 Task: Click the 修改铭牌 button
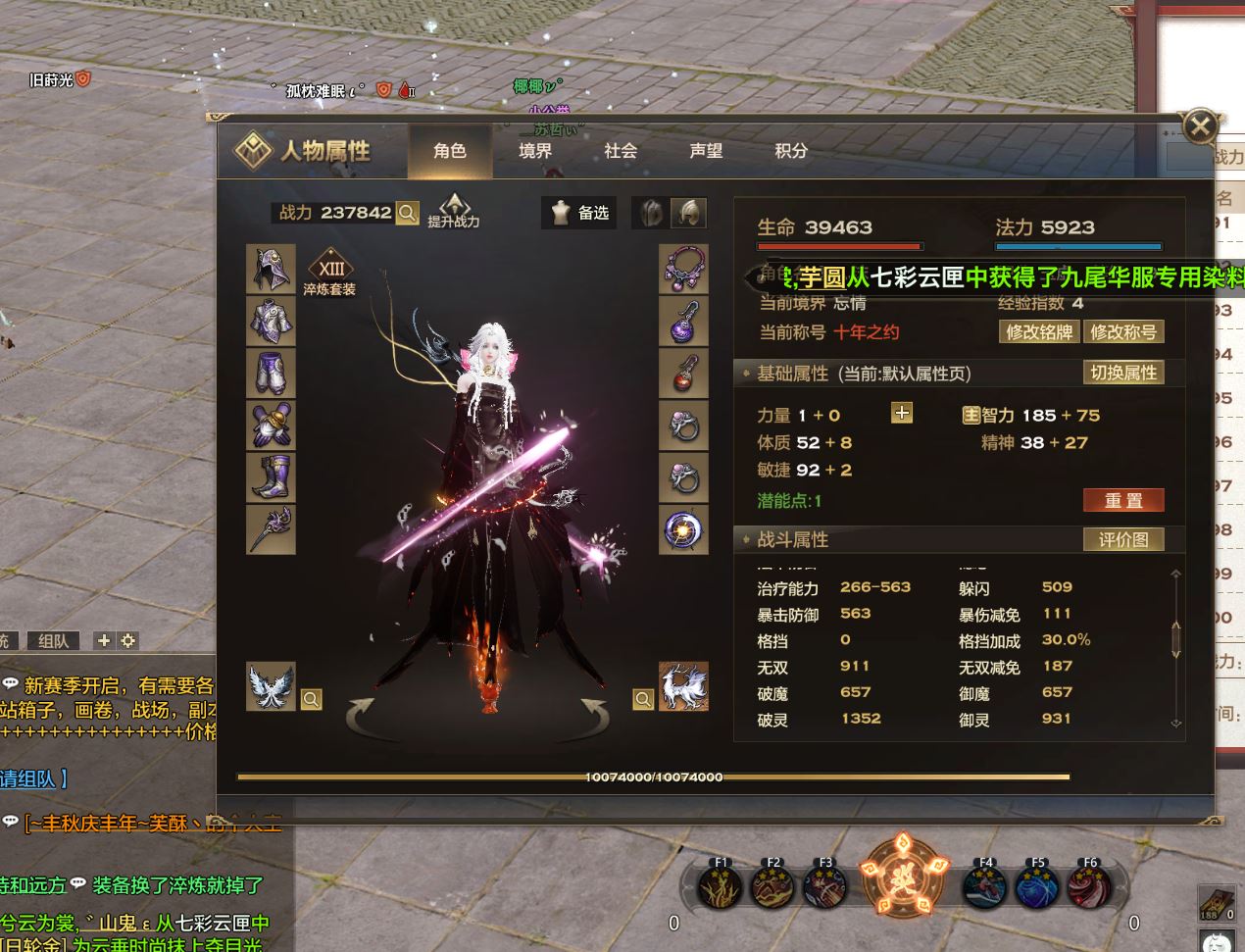click(x=1039, y=332)
